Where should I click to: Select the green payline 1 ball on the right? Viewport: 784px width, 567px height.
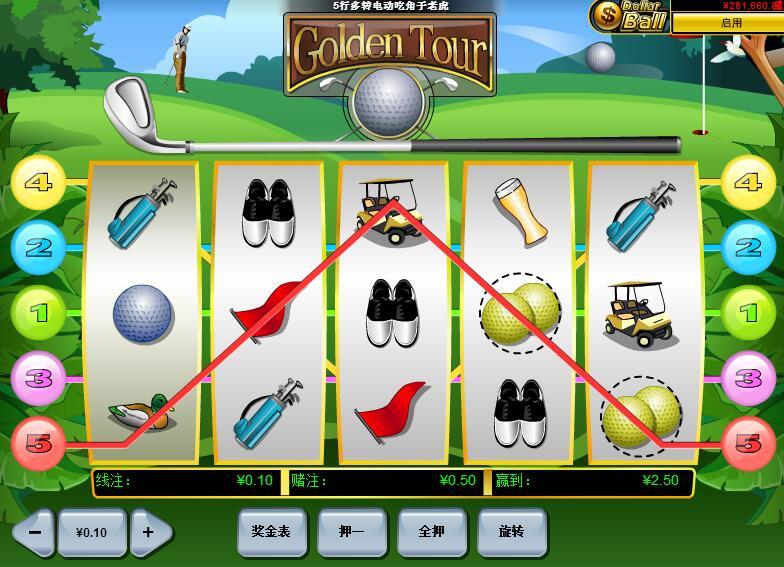pyautogui.click(x=748, y=313)
